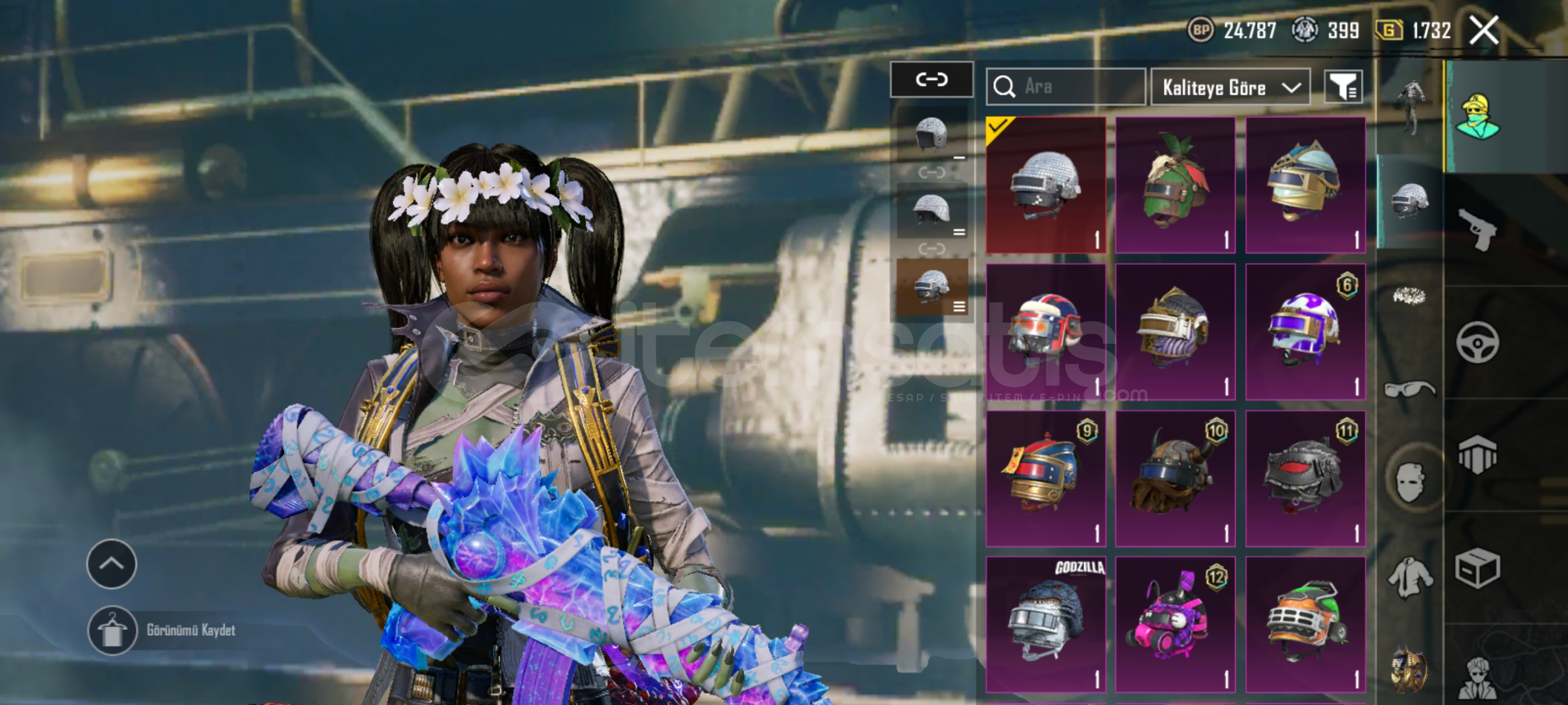Image resolution: width=1568 pixels, height=705 pixels.
Task: Open the filter options button
Action: point(1343,87)
